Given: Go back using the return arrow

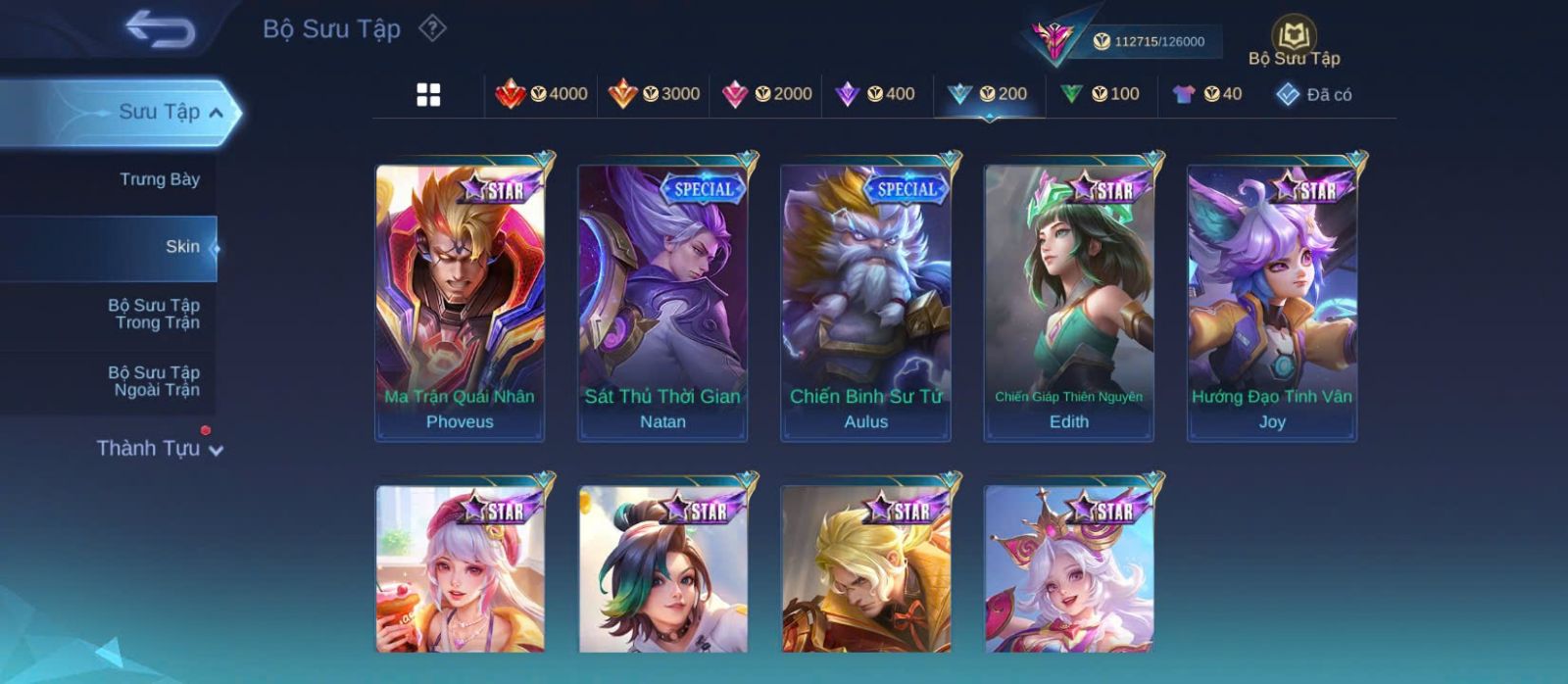Looking at the screenshot, I should [x=160, y=29].
